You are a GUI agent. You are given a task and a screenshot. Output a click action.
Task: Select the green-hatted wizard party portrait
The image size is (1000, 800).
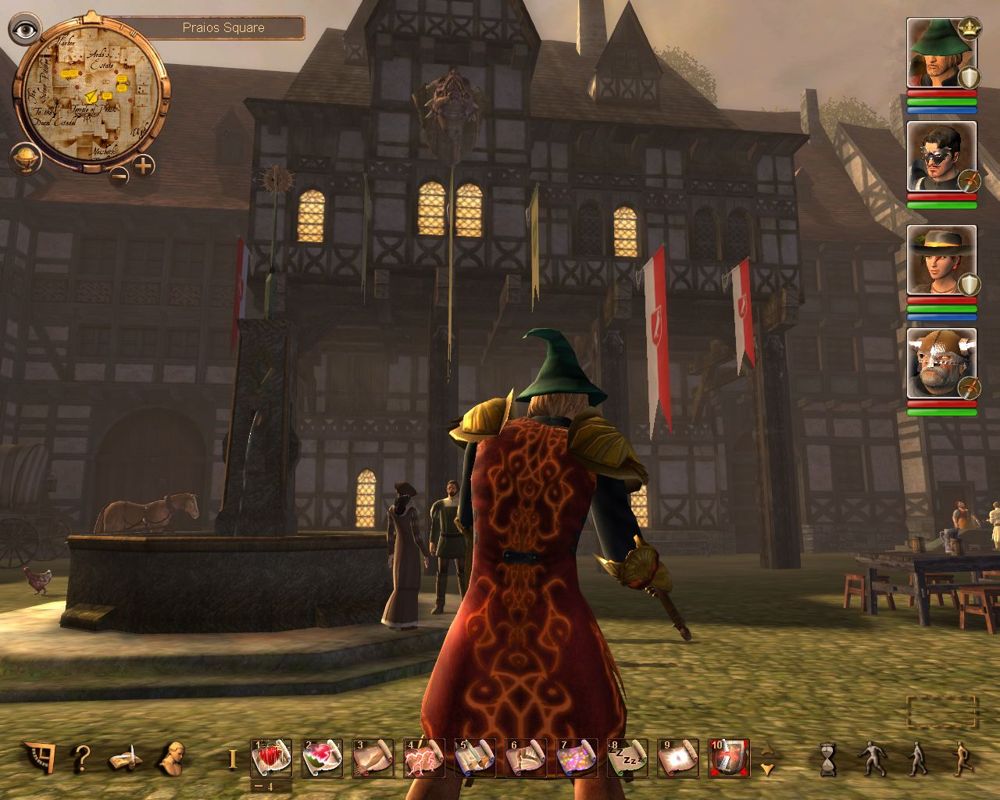940,52
